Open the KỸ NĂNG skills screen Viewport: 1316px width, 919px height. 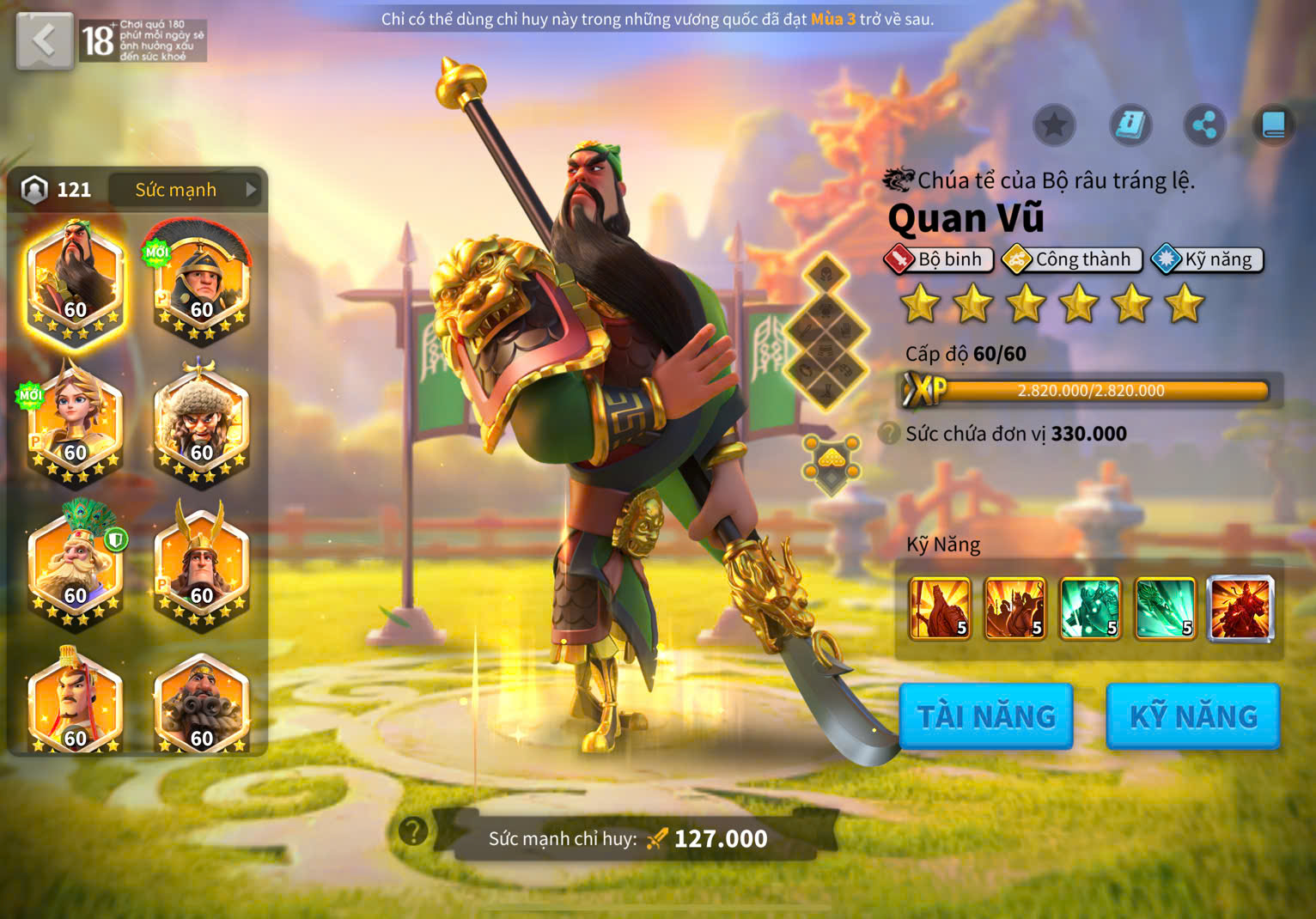[x=1193, y=716]
